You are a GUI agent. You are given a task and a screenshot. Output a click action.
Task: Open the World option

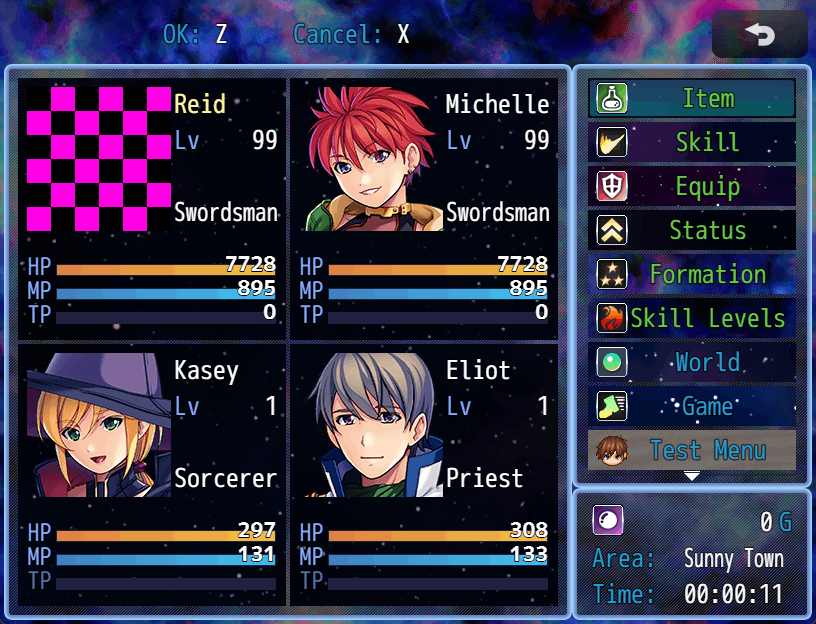pos(692,363)
